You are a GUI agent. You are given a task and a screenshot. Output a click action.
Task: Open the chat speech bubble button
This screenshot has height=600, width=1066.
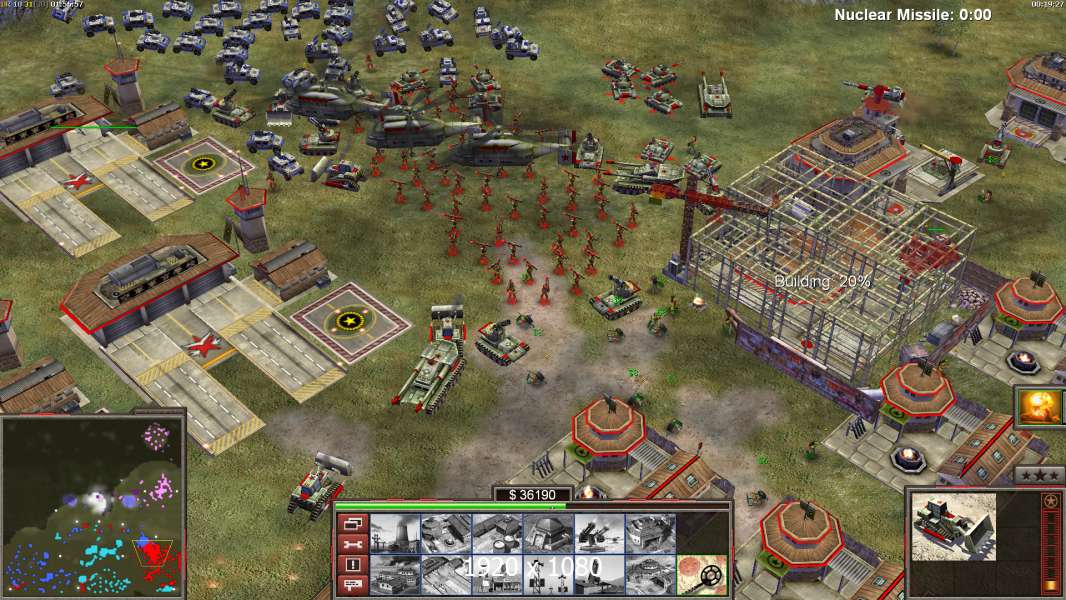(x=351, y=585)
